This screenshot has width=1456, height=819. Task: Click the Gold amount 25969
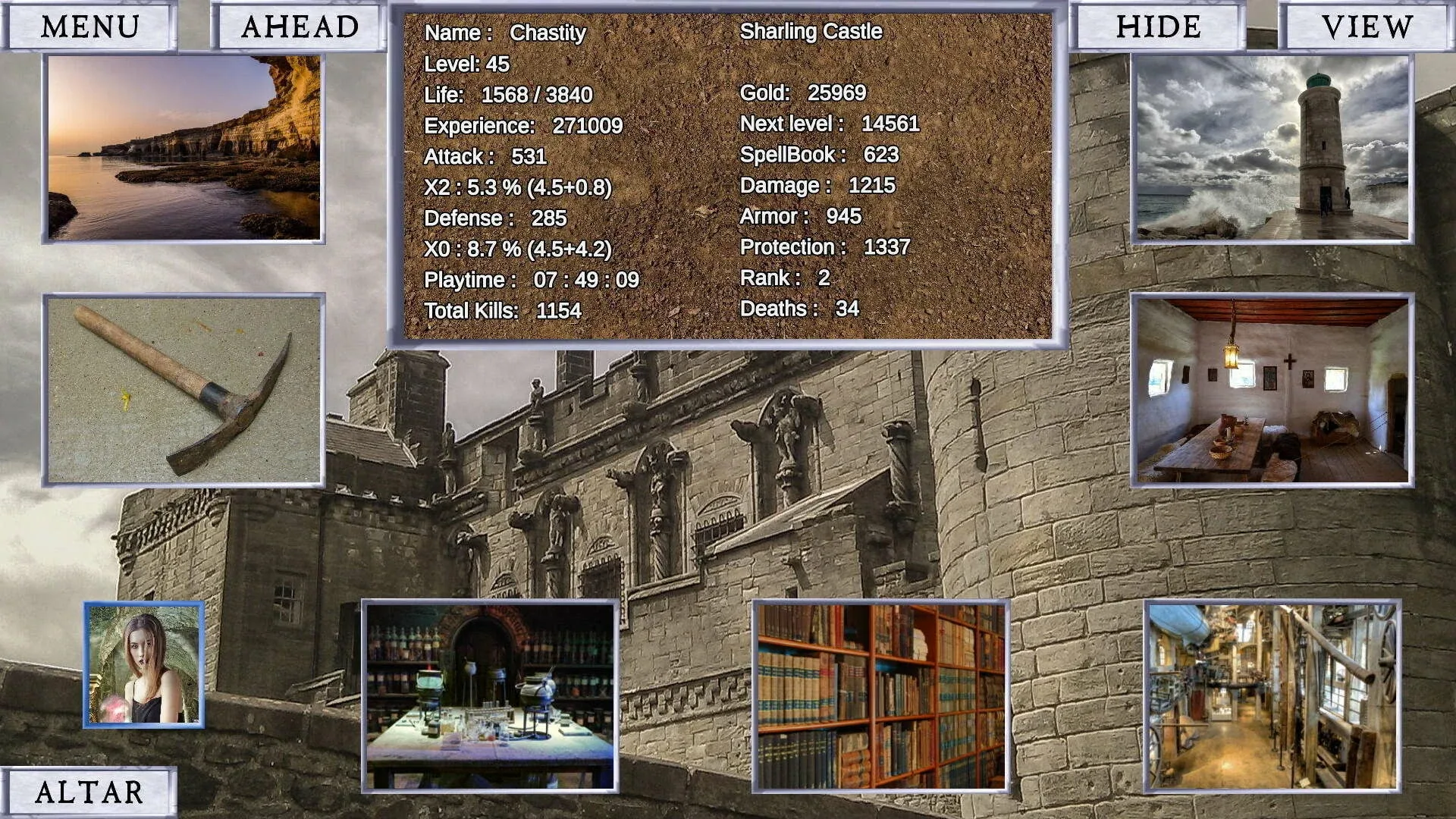tap(803, 93)
